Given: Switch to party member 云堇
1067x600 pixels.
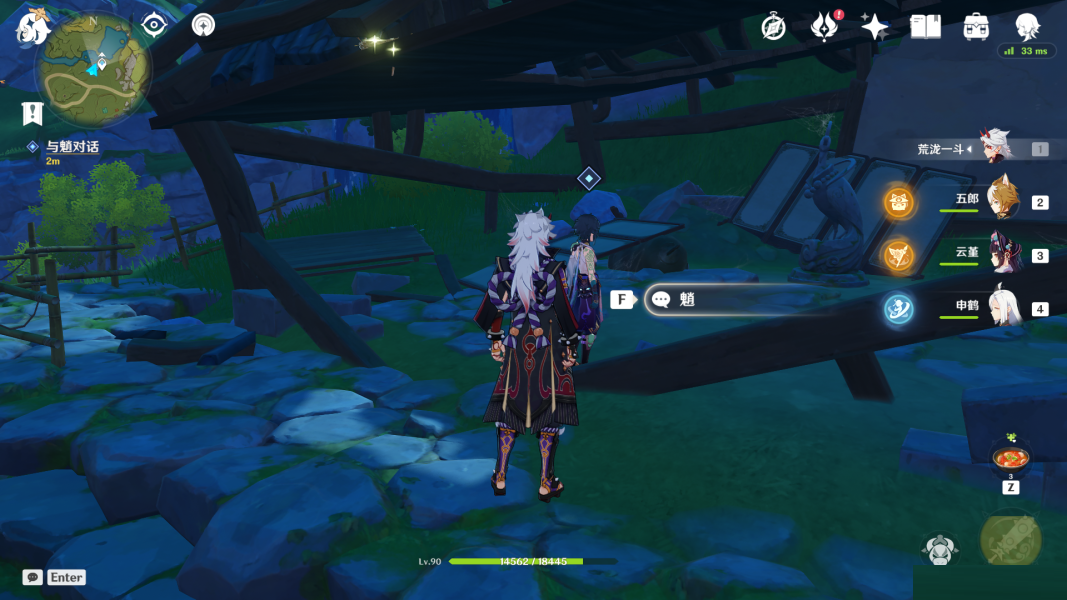Looking at the screenshot, I should point(1001,254).
